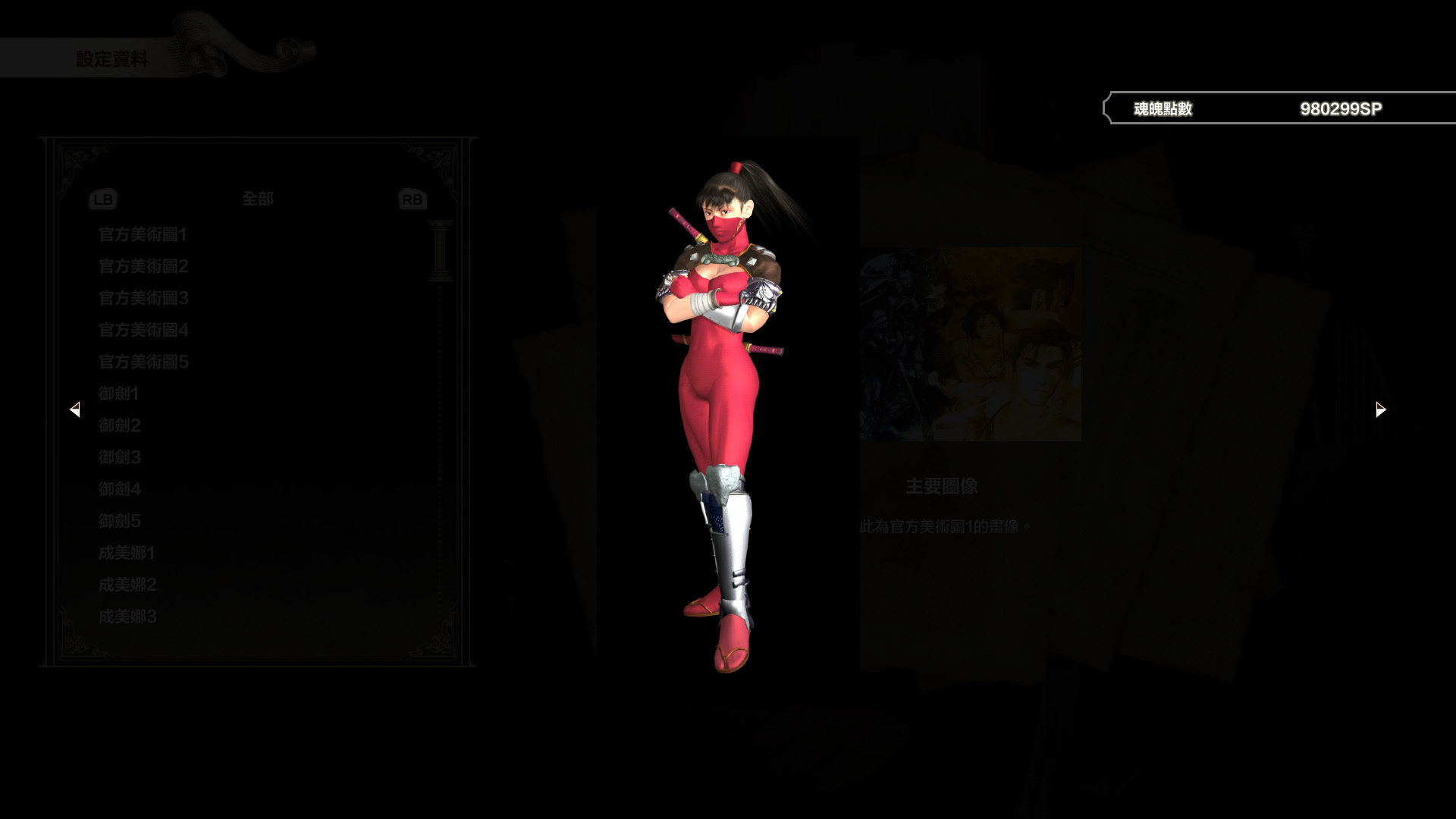Select the 御劍1 gallery entry

coord(119,394)
